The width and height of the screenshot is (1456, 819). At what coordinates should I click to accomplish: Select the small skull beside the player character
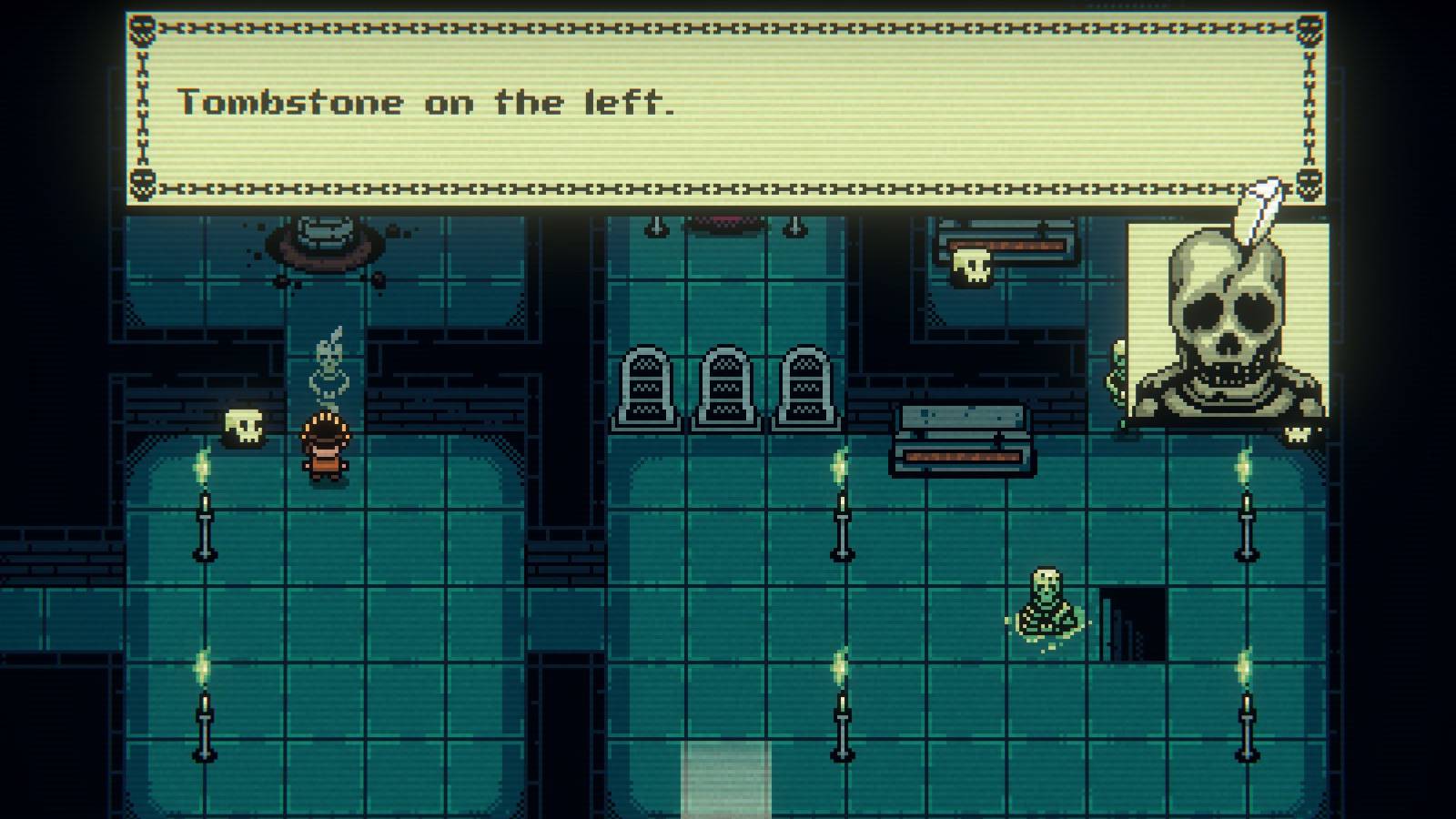[242, 424]
